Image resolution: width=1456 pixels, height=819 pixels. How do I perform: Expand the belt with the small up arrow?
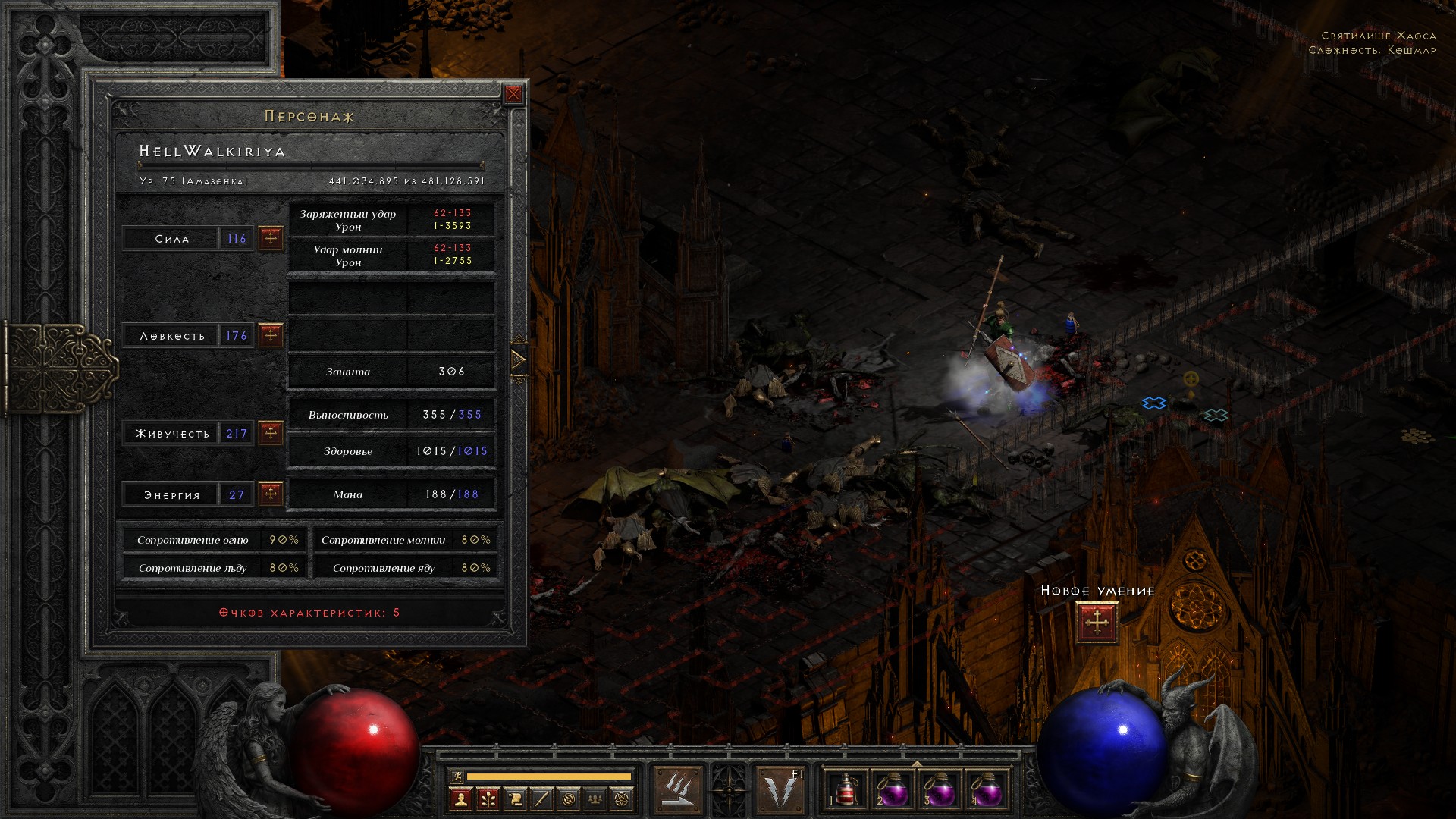pos(916,763)
